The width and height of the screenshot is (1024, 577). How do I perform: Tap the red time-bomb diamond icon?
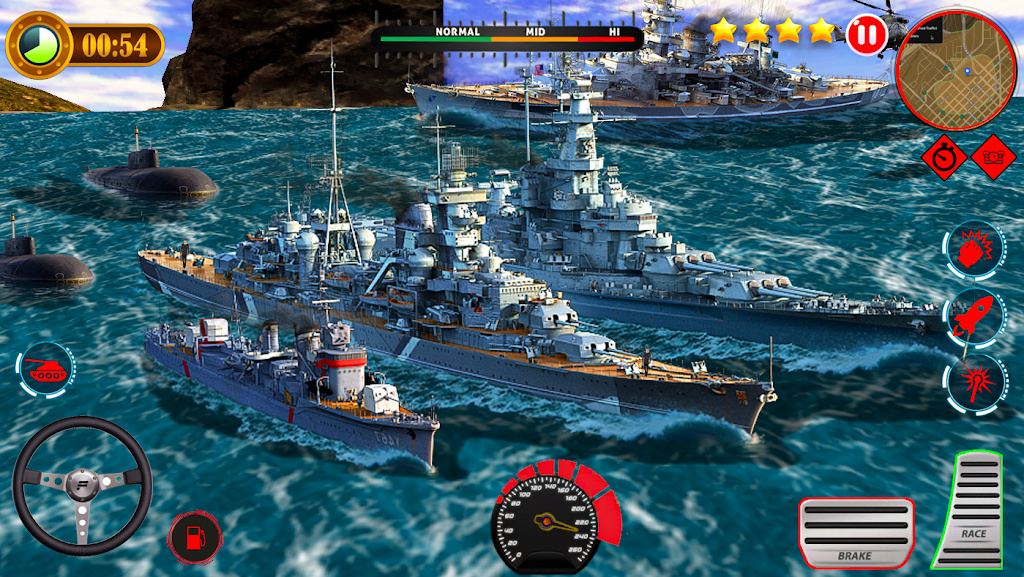pos(993,156)
